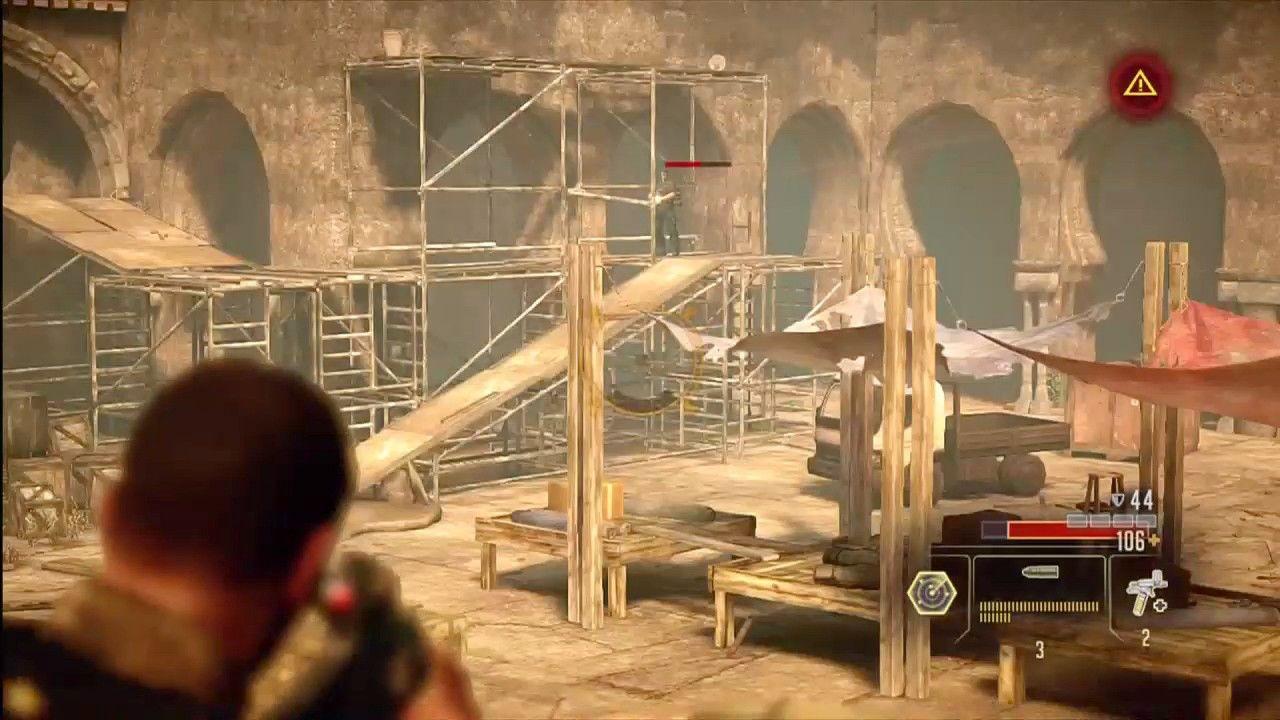Click the reserve count number 2
Screen dimensions: 1280x720
[x=1145, y=638]
